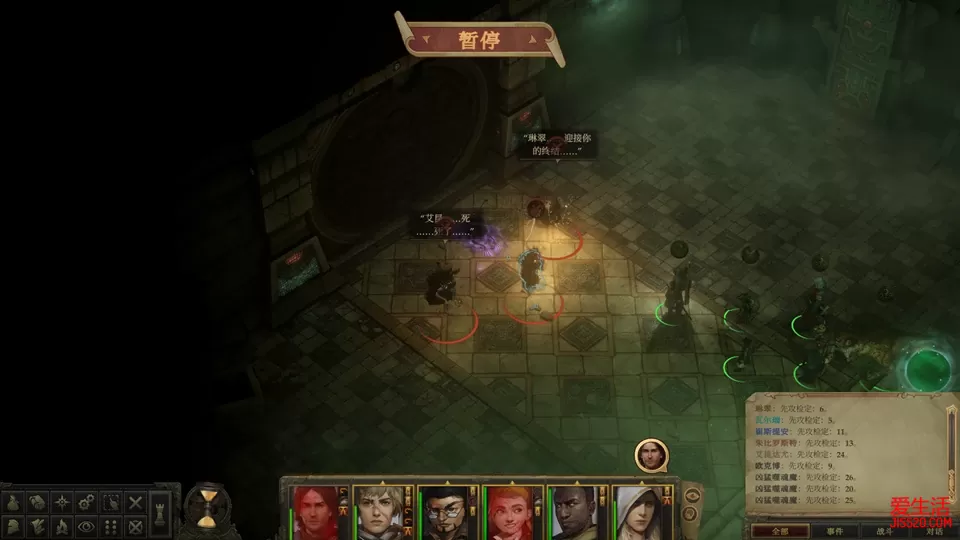Select the red-haired character portrait
The width and height of the screenshot is (960, 540).
(x=312, y=512)
